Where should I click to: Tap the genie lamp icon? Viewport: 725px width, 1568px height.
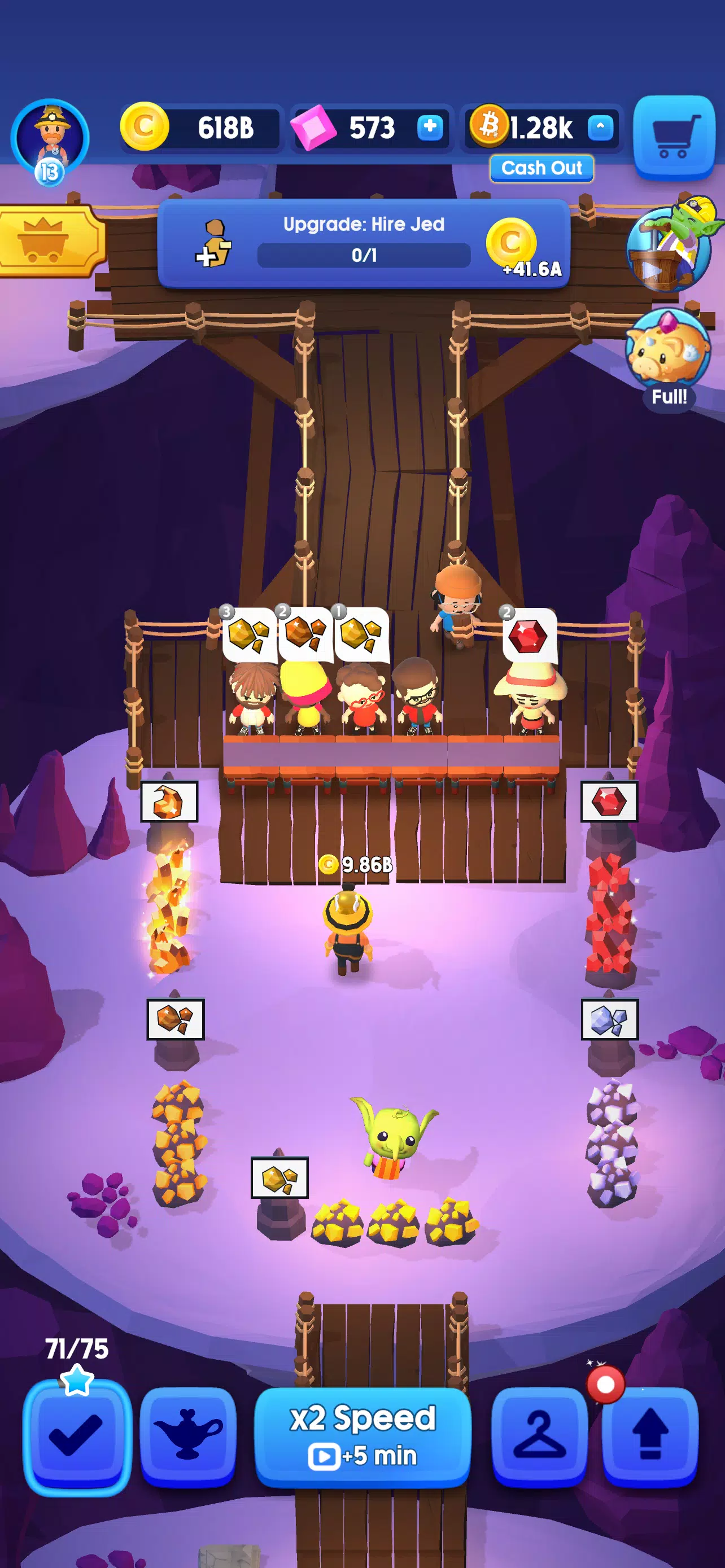(189, 1436)
